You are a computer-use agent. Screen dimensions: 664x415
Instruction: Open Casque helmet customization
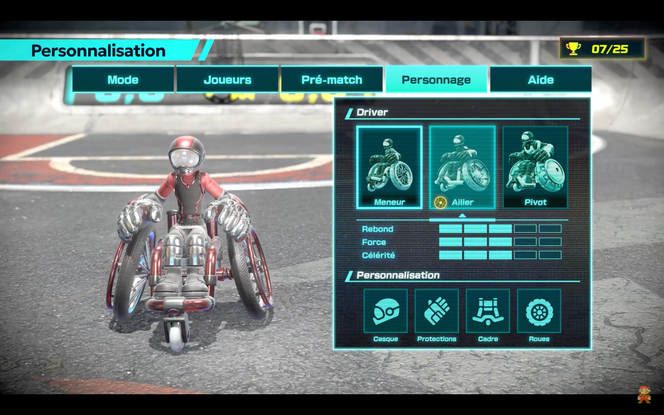pyautogui.click(x=385, y=312)
